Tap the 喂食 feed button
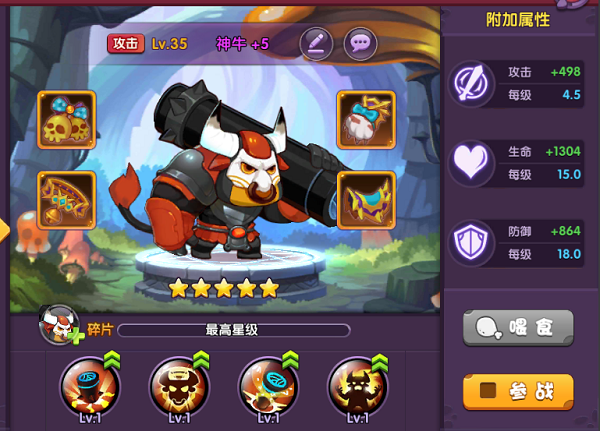 coord(518,328)
